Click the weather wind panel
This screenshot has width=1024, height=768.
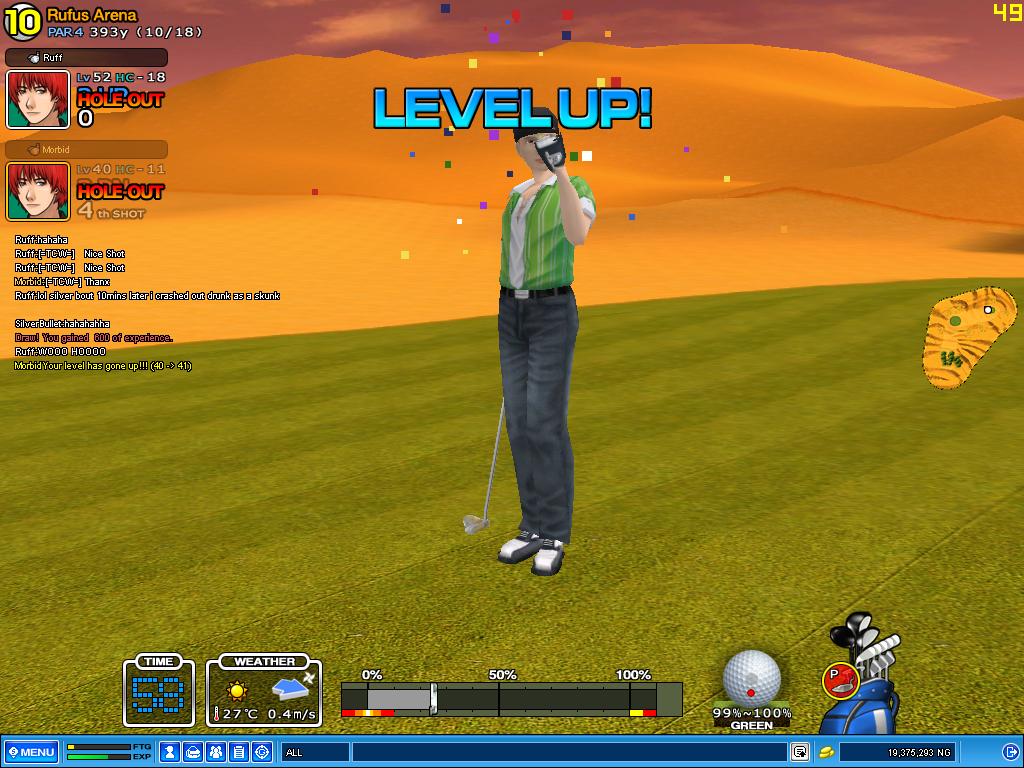pos(265,691)
